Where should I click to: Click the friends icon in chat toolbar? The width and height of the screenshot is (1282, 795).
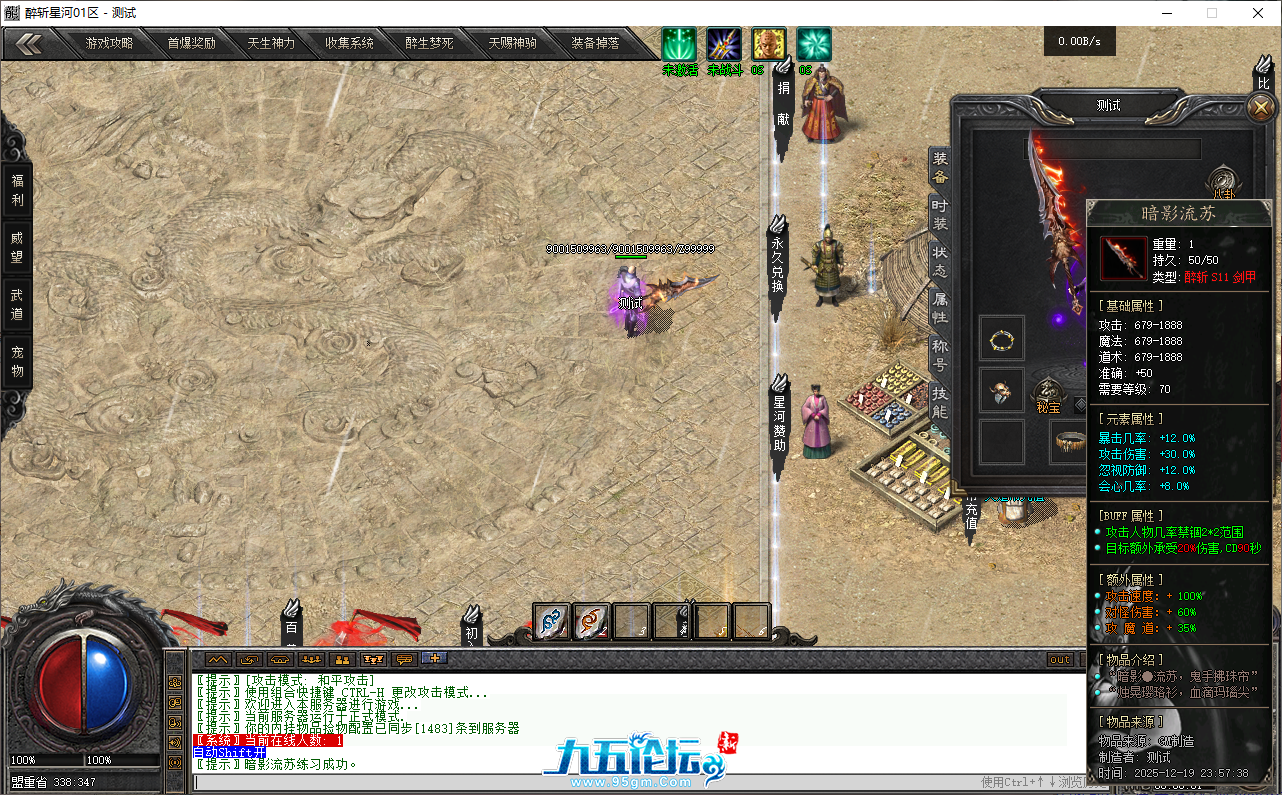tap(340, 659)
